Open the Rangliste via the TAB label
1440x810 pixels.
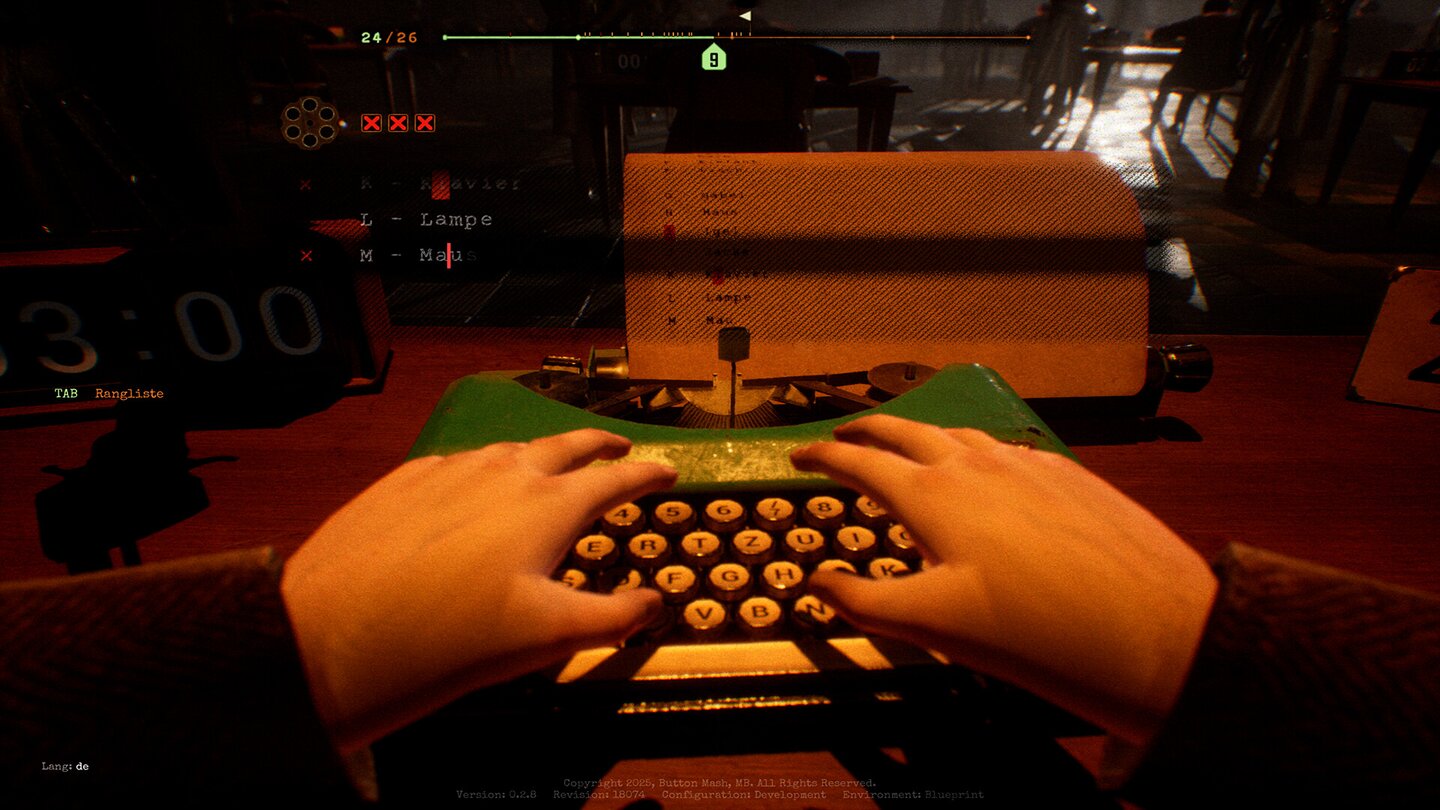pos(110,393)
